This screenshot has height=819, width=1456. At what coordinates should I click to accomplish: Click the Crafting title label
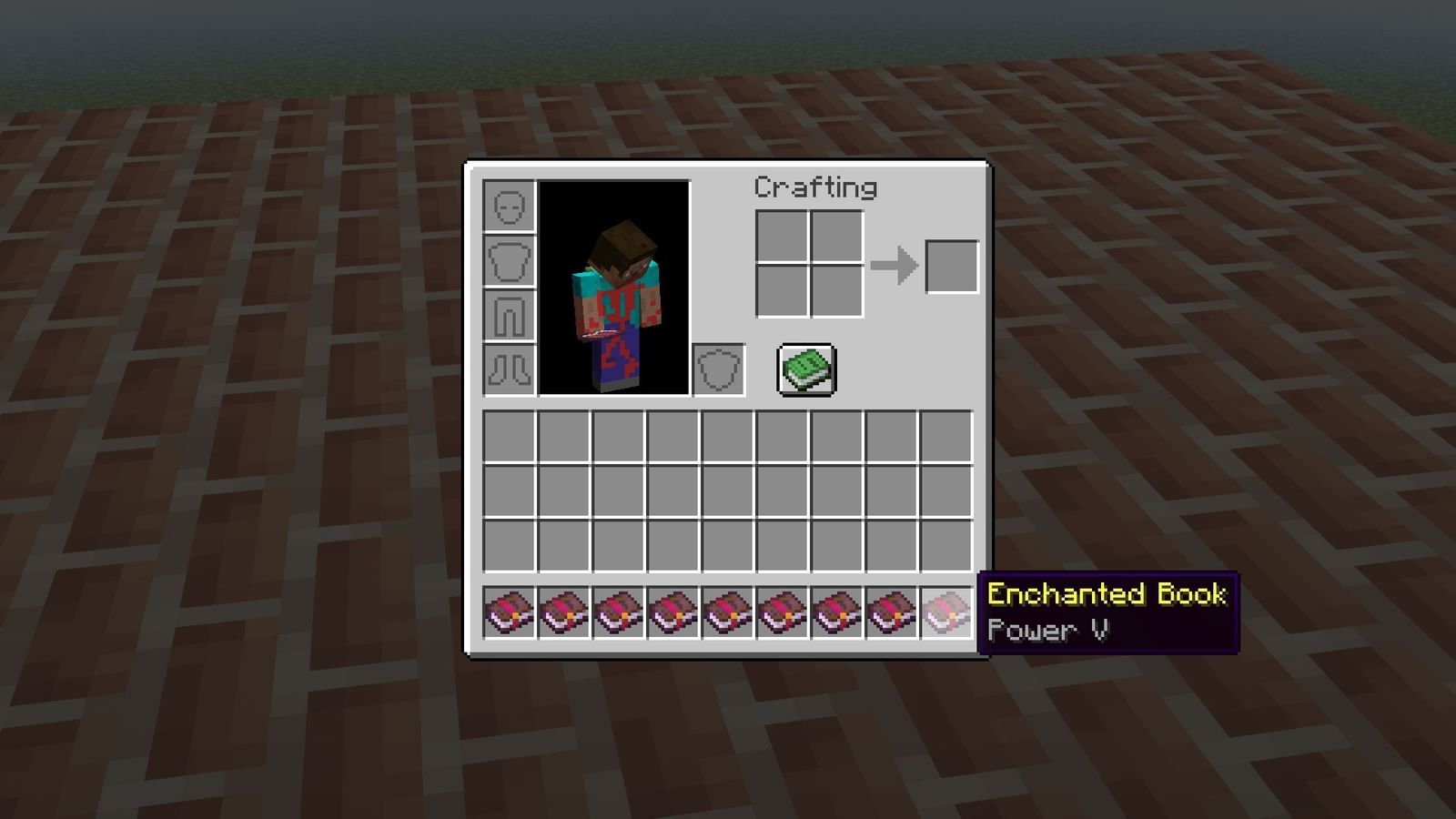pos(814,187)
